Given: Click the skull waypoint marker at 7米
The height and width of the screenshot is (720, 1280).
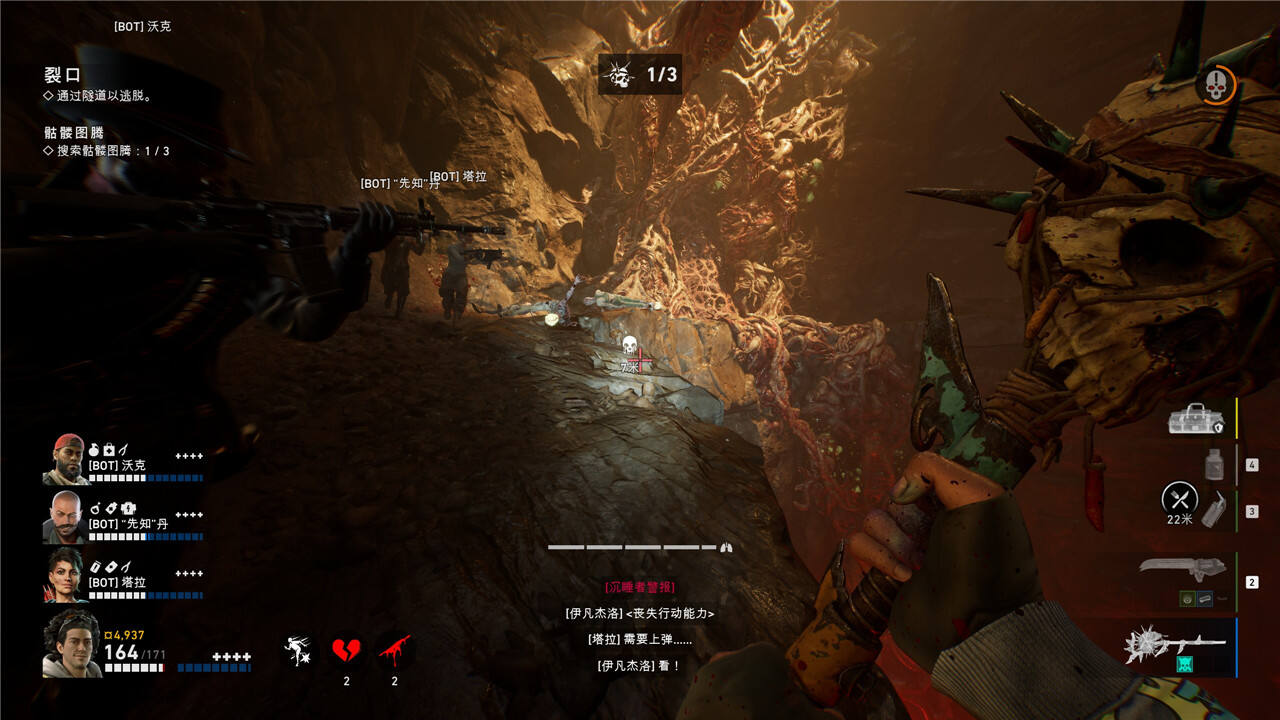Looking at the screenshot, I should point(630,347).
